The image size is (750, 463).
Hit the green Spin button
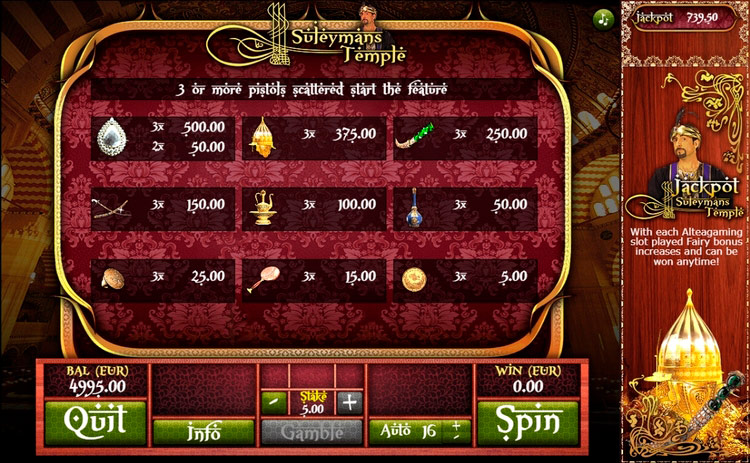[x=527, y=422]
